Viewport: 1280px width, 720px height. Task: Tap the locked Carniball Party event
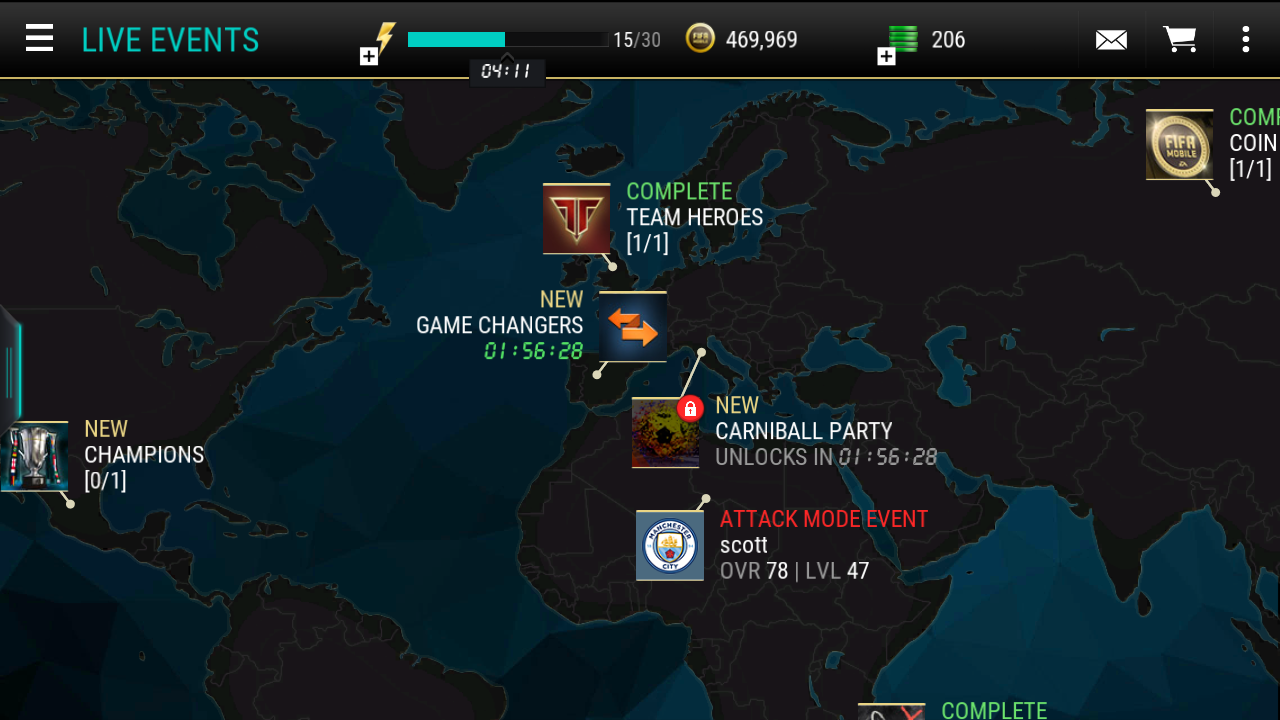[x=666, y=433]
